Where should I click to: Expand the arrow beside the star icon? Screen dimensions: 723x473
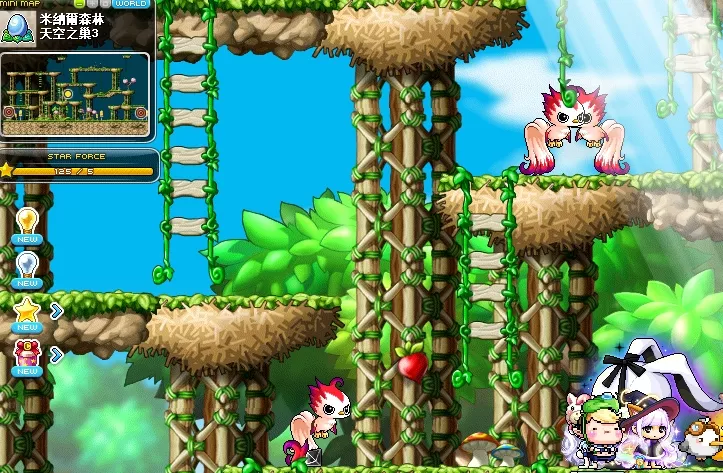pos(57,311)
